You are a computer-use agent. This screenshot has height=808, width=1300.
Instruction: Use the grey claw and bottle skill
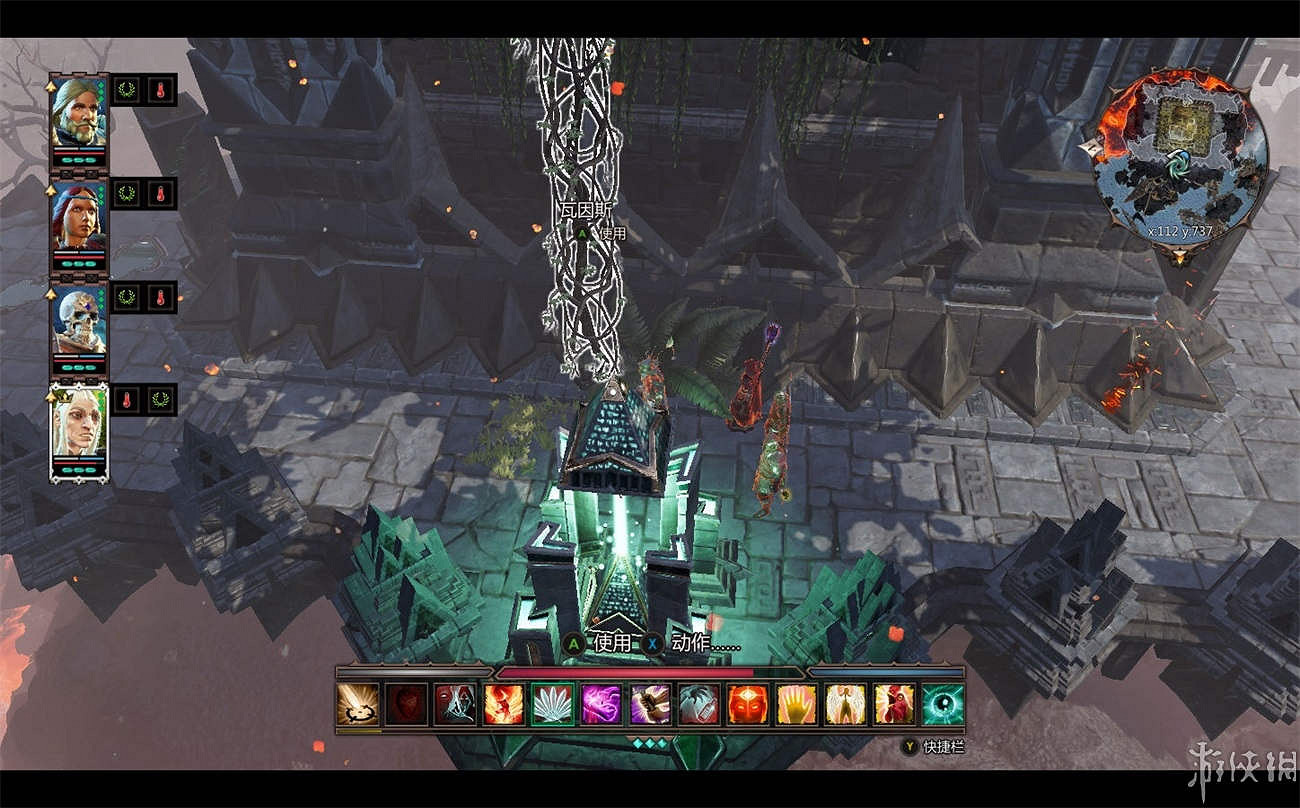699,704
